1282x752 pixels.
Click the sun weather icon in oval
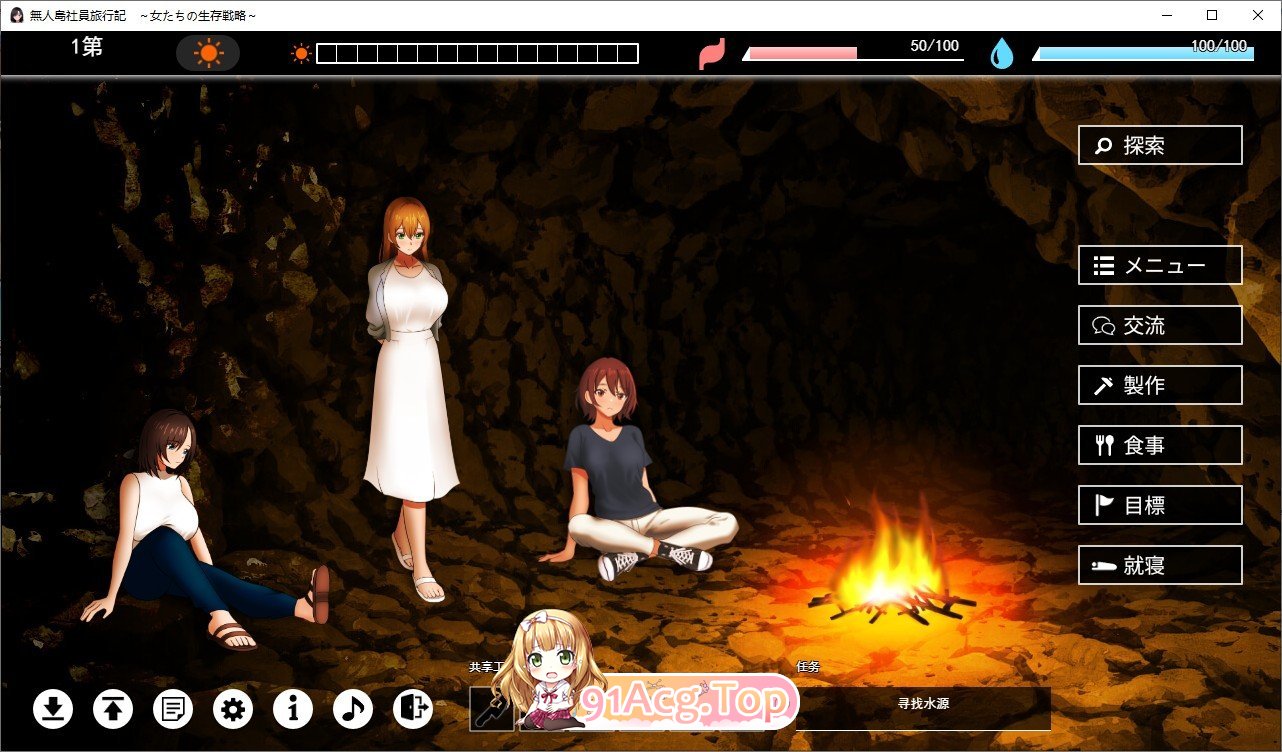[x=208, y=53]
